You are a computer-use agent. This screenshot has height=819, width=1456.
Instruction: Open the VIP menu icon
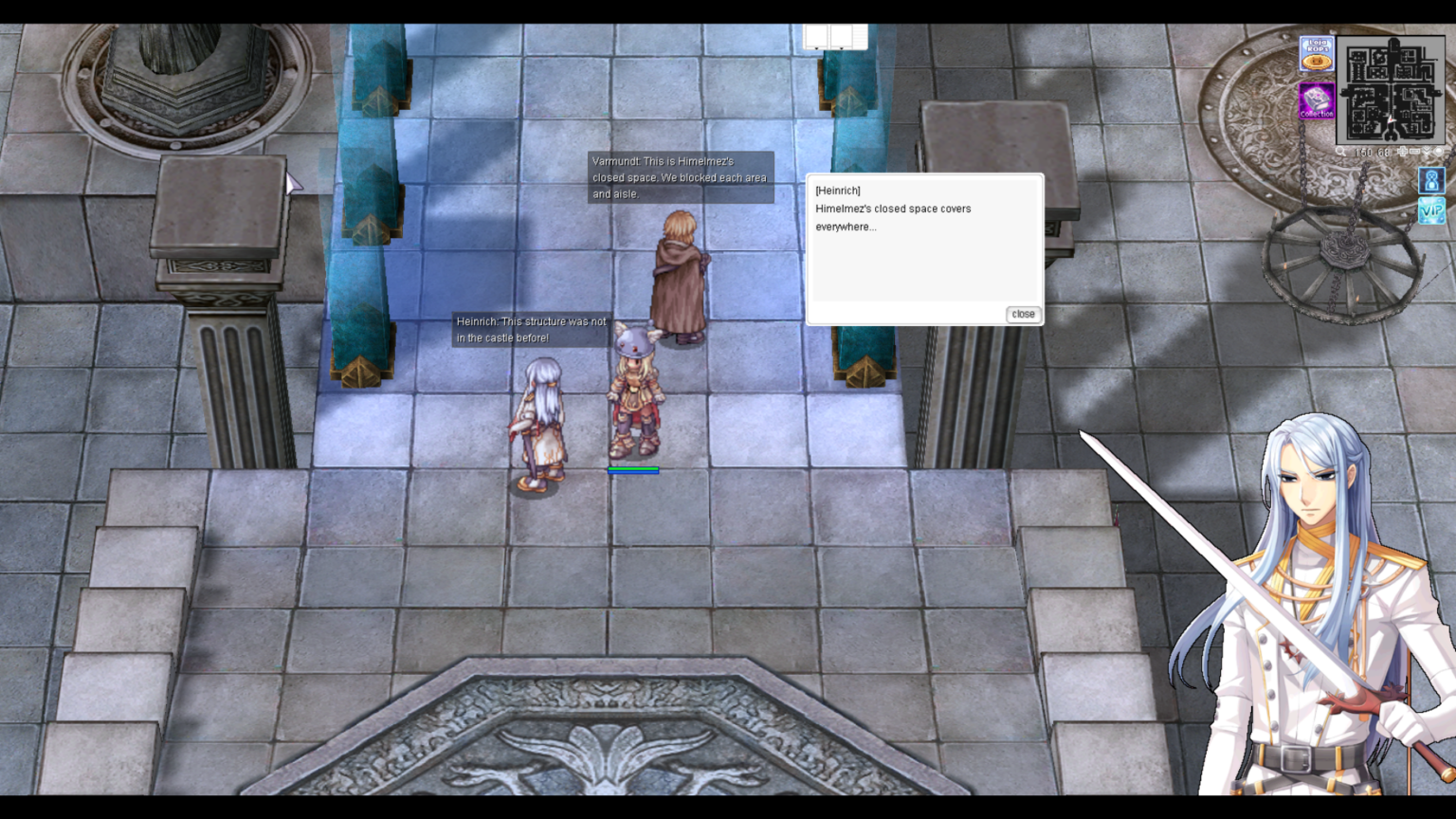point(1431,210)
